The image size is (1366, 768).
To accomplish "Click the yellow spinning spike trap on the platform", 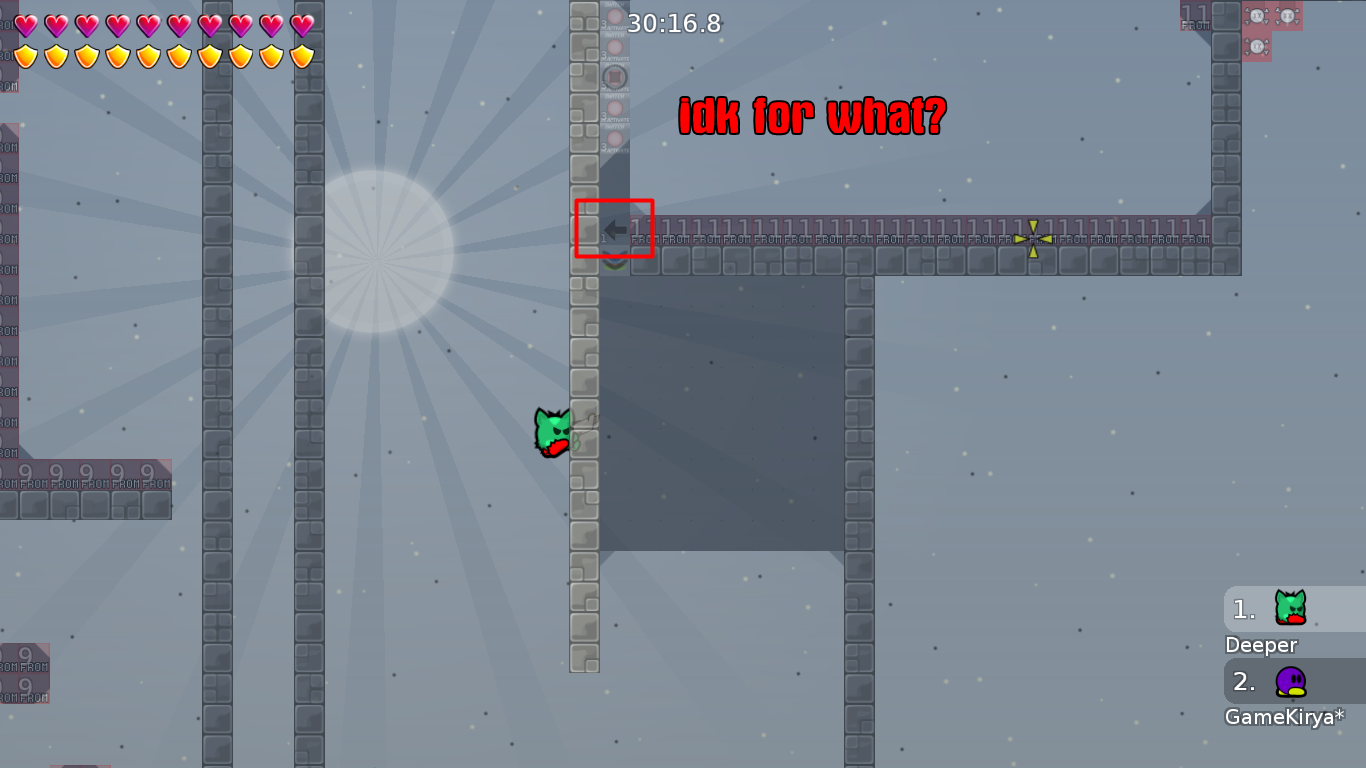I will click(1032, 238).
